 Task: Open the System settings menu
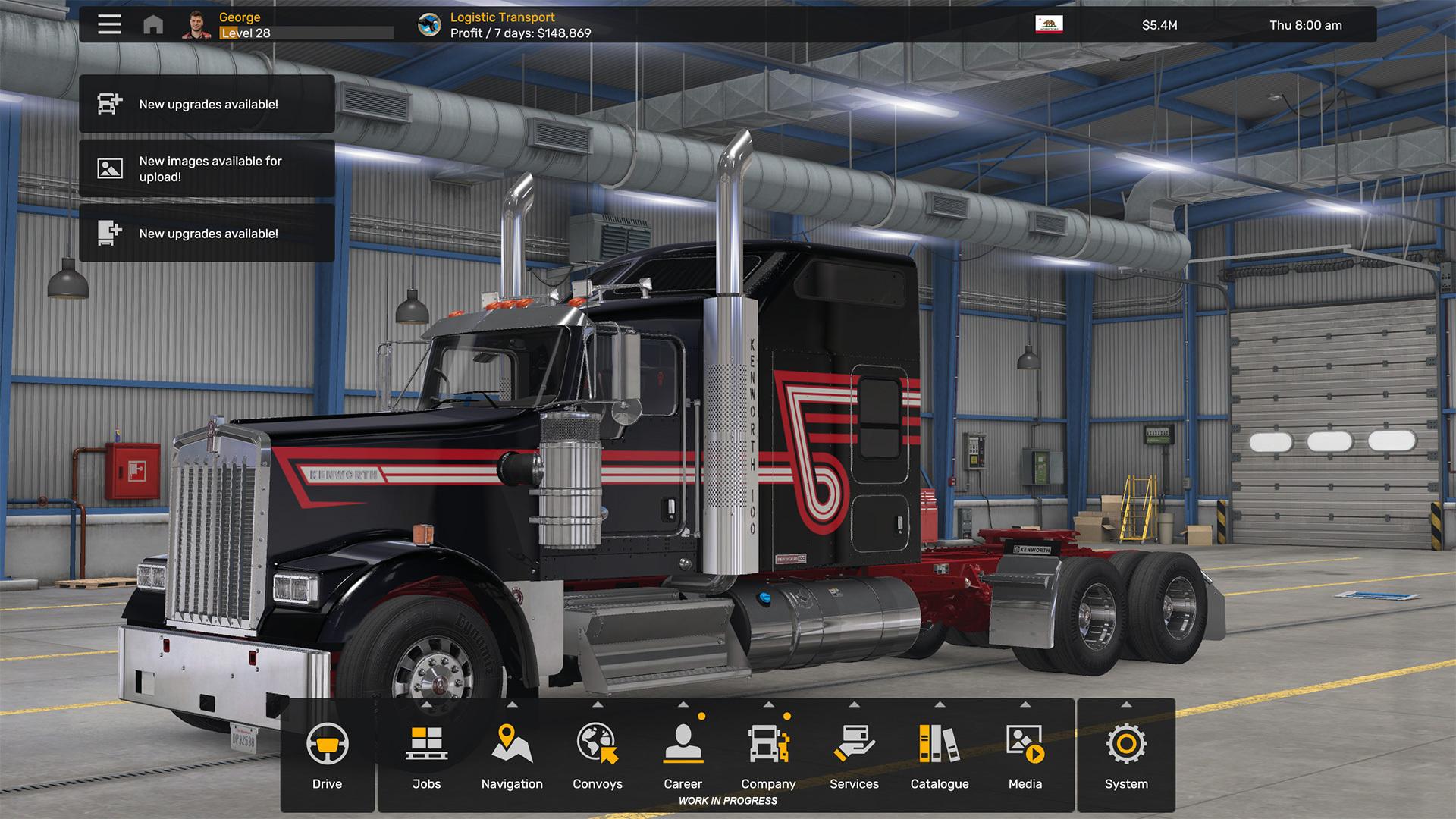[1126, 755]
